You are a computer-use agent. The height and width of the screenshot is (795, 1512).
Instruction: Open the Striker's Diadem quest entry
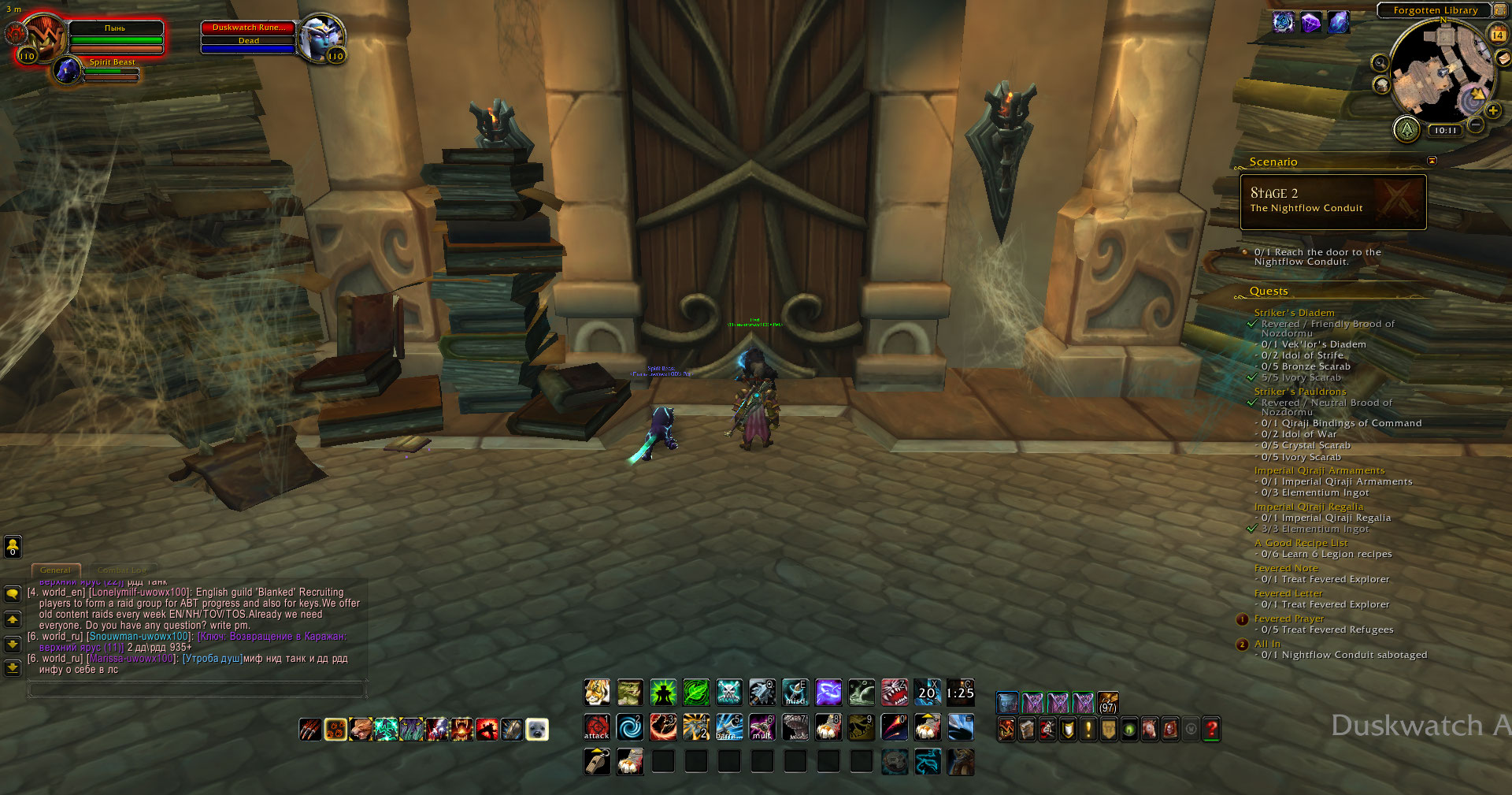tap(1294, 313)
